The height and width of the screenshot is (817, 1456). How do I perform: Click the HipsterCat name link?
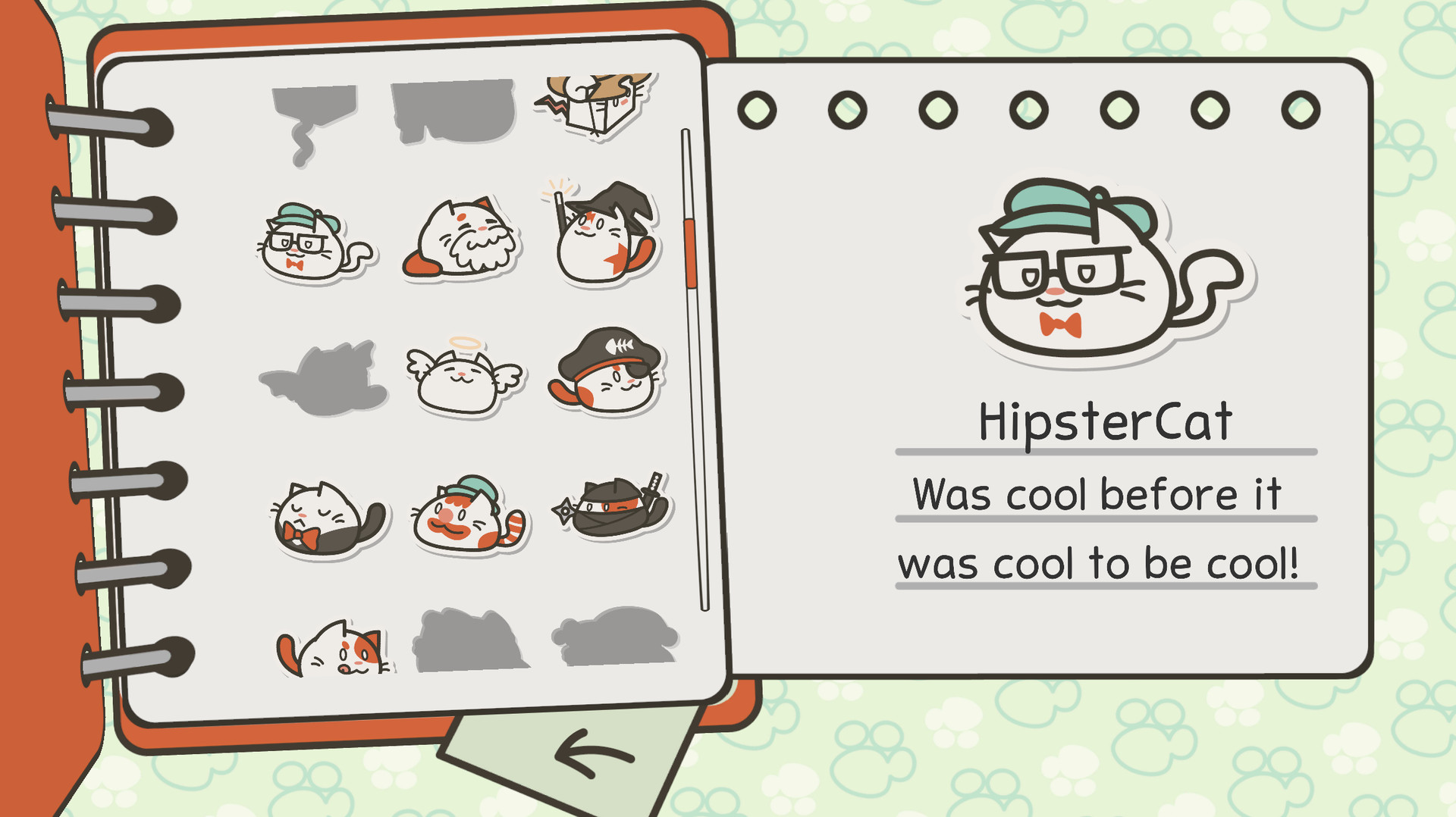tap(1103, 422)
